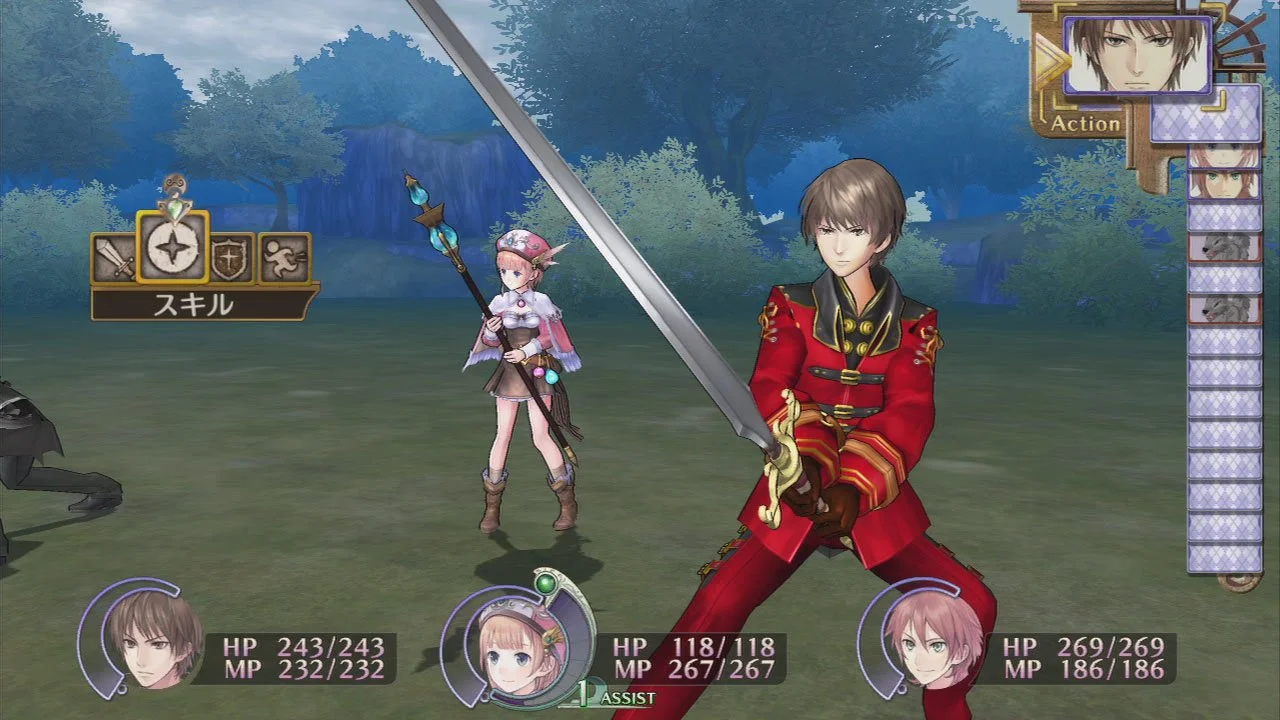The width and height of the screenshot is (1280, 720).
Task: Select the Action tab on the turn panel
Action: (1085, 124)
